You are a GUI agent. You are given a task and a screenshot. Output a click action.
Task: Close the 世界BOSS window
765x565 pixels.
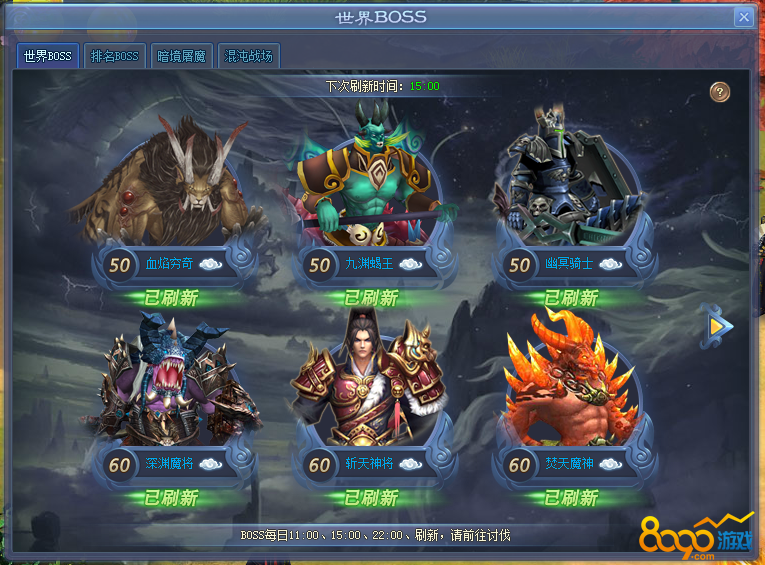743,17
